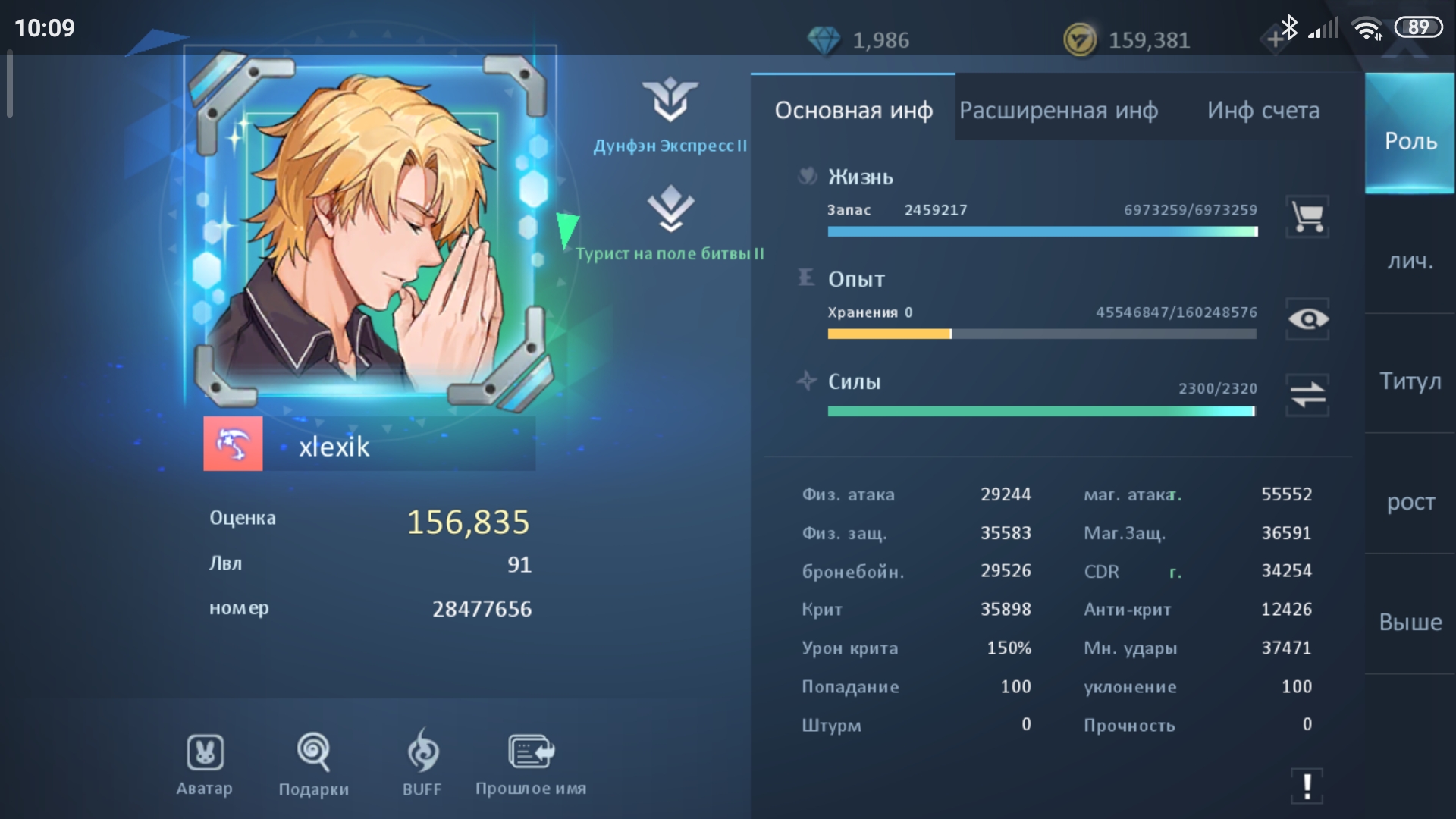Open the Титул side tab

click(x=1410, y=381)
